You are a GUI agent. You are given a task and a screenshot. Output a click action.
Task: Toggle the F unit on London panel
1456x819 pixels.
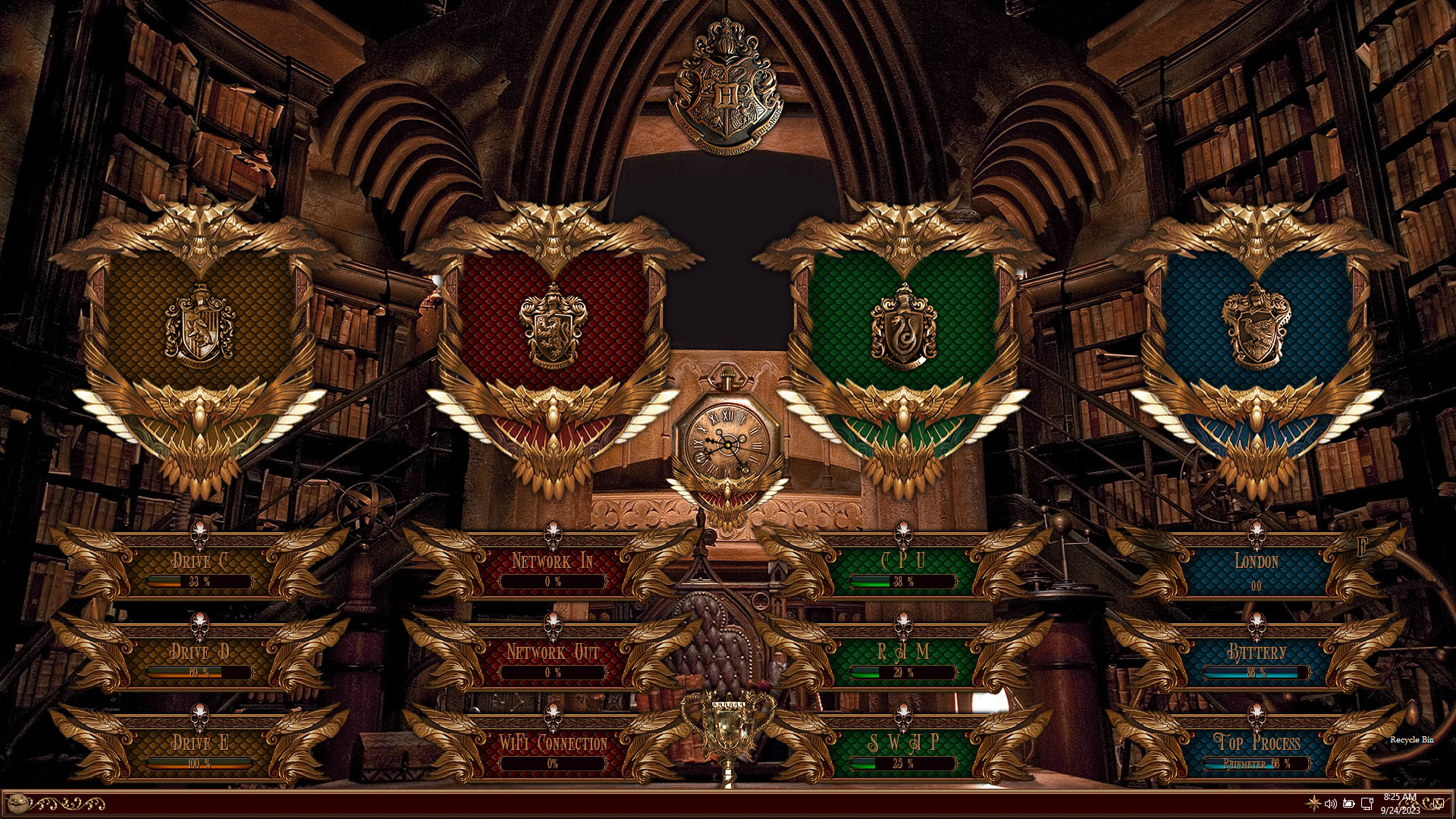tap(1362, 548)
